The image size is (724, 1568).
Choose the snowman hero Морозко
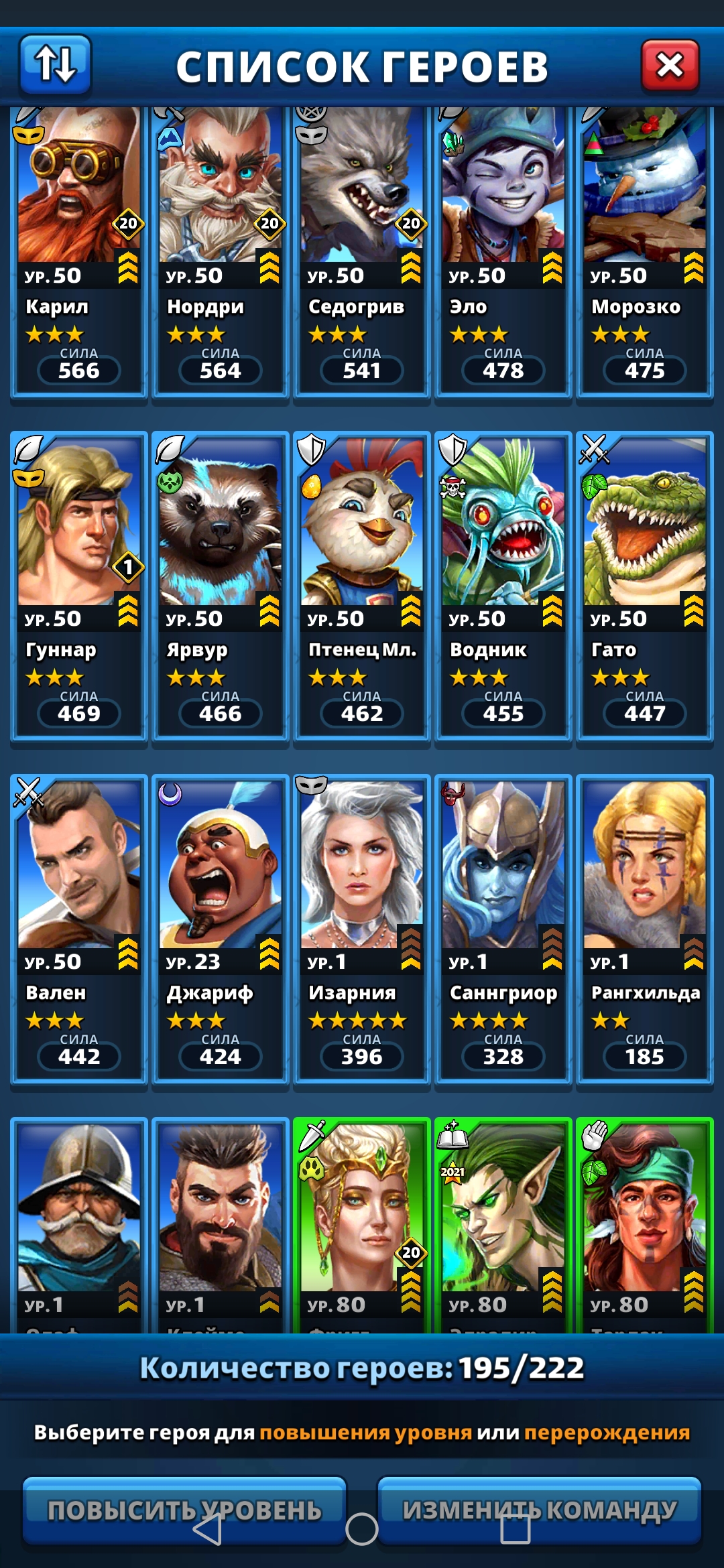coord(644,251)
